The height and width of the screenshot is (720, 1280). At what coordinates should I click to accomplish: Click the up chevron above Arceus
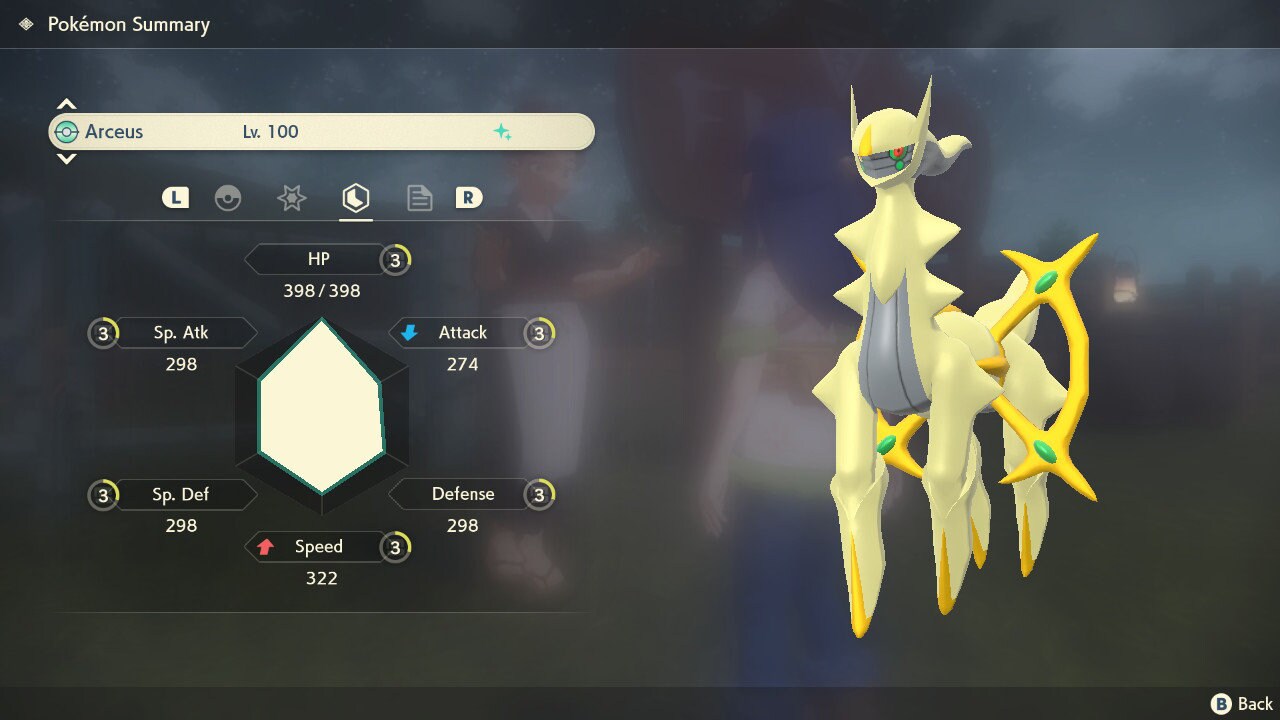pos(66,104)
